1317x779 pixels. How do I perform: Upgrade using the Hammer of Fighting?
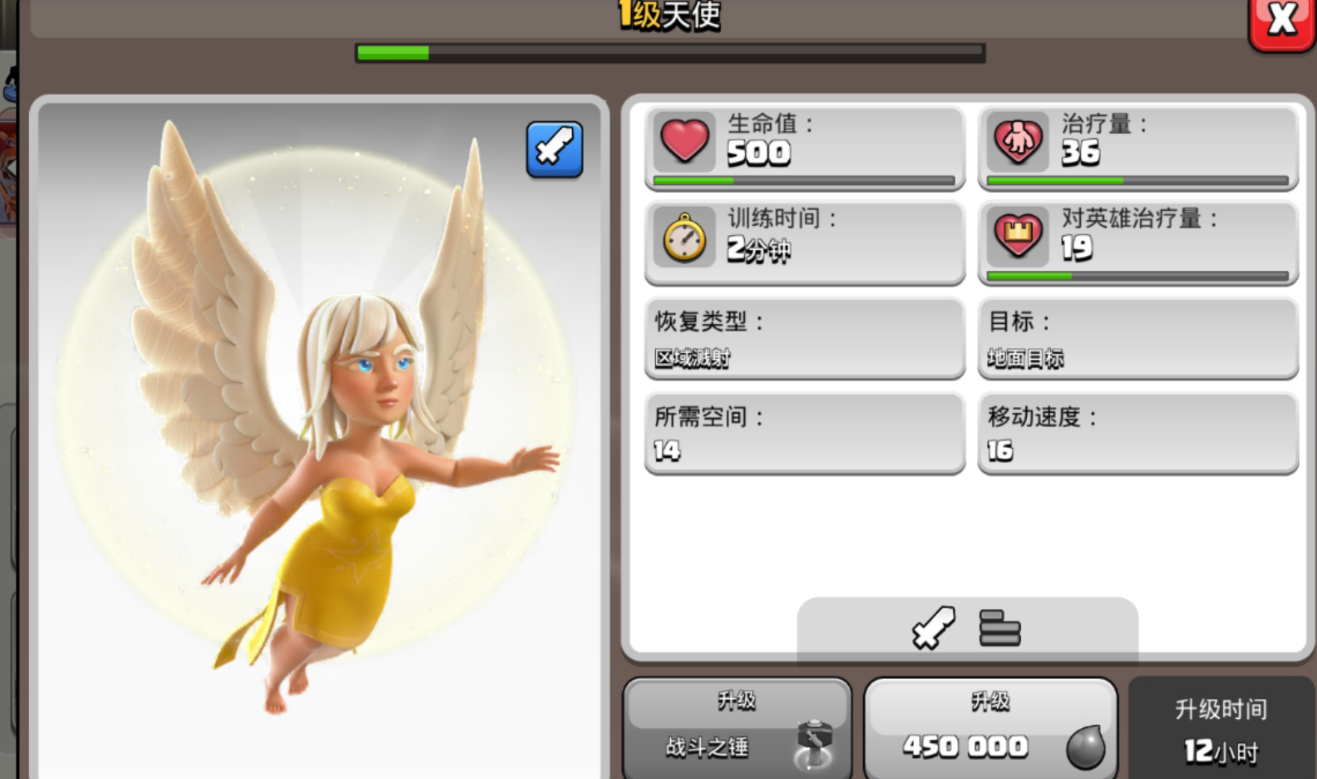pos(737,730)
